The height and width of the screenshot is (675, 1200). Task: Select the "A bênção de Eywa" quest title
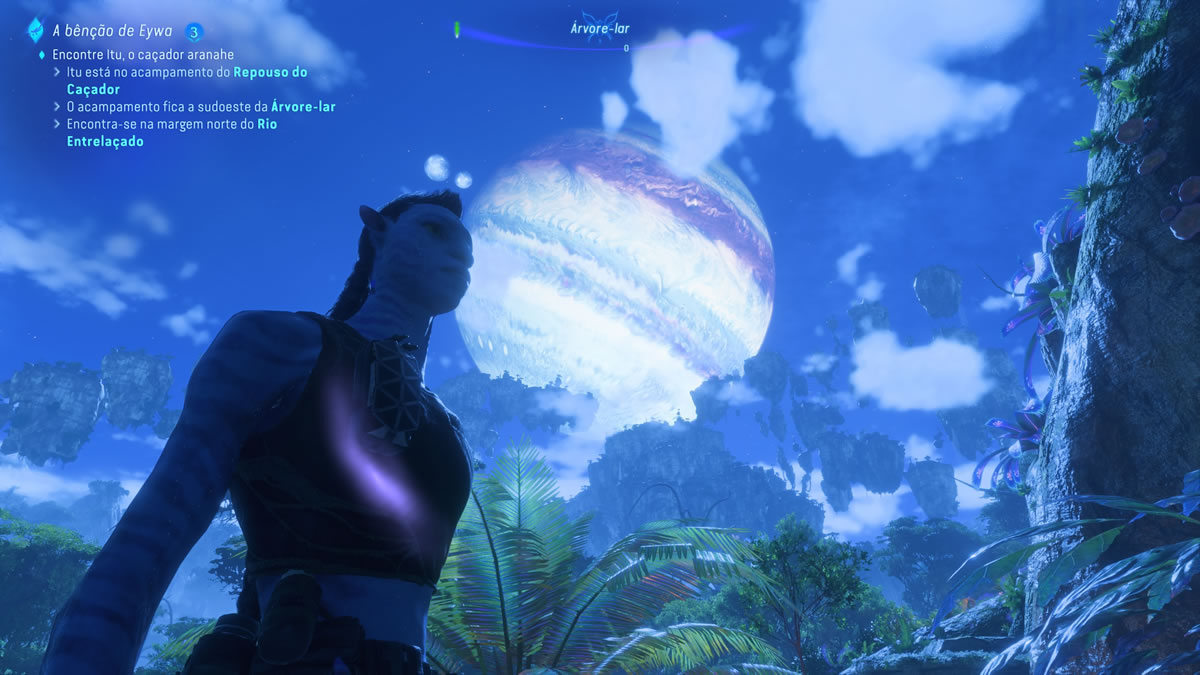[113, 30]
